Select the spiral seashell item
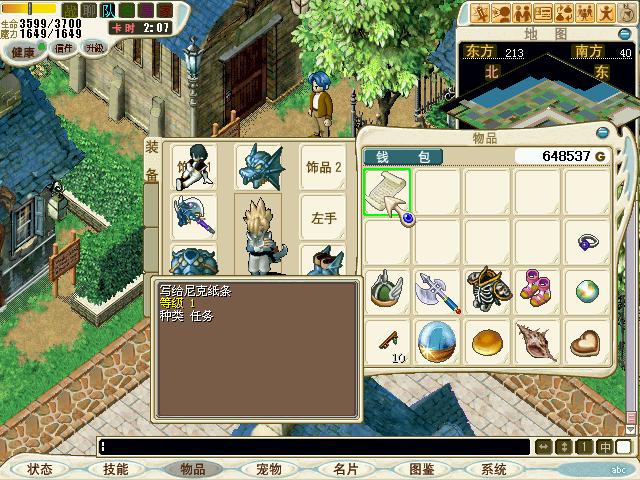The image size is (640, 480). coord(538,341)
